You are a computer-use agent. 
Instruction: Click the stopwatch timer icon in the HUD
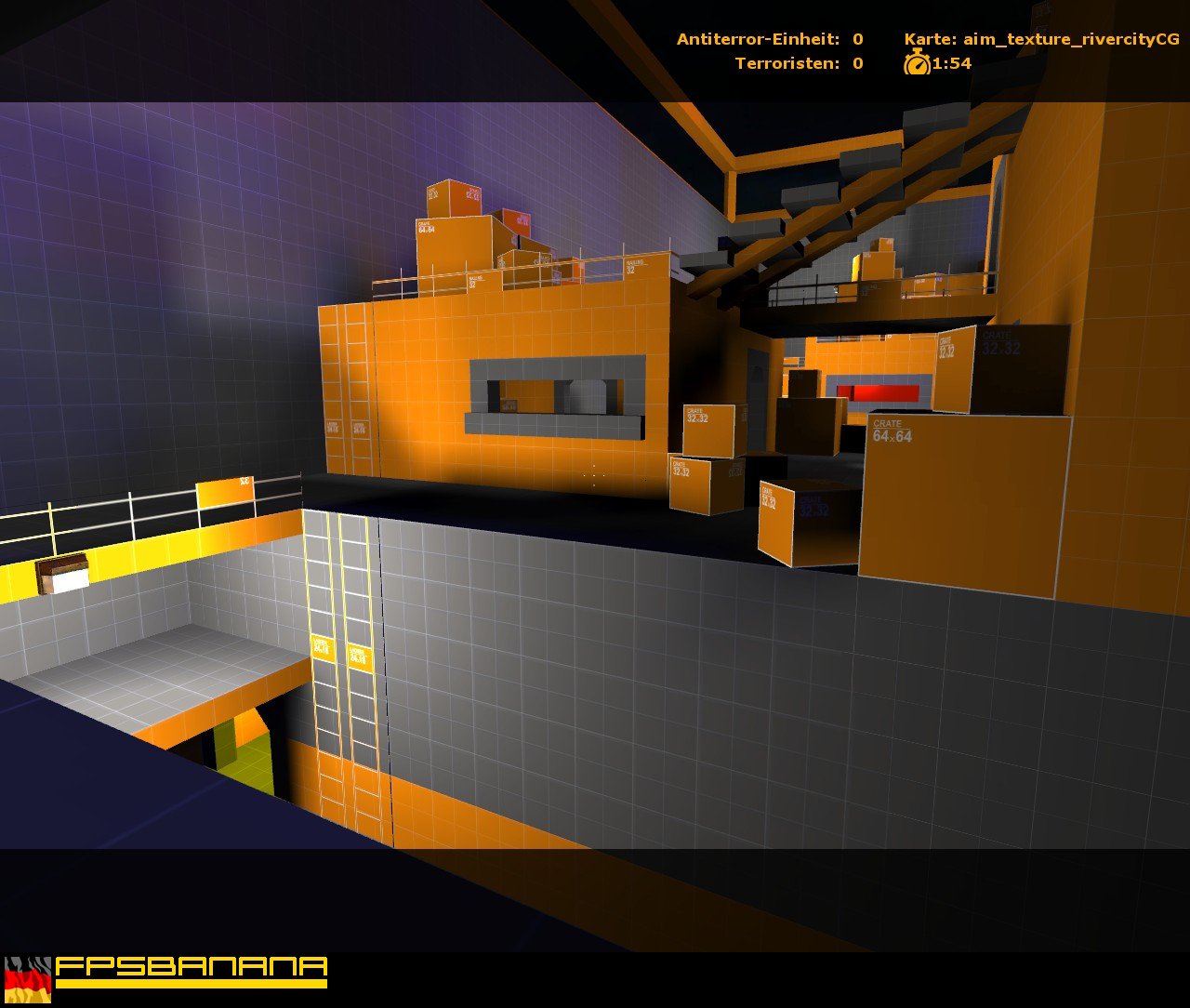[916, 63]
